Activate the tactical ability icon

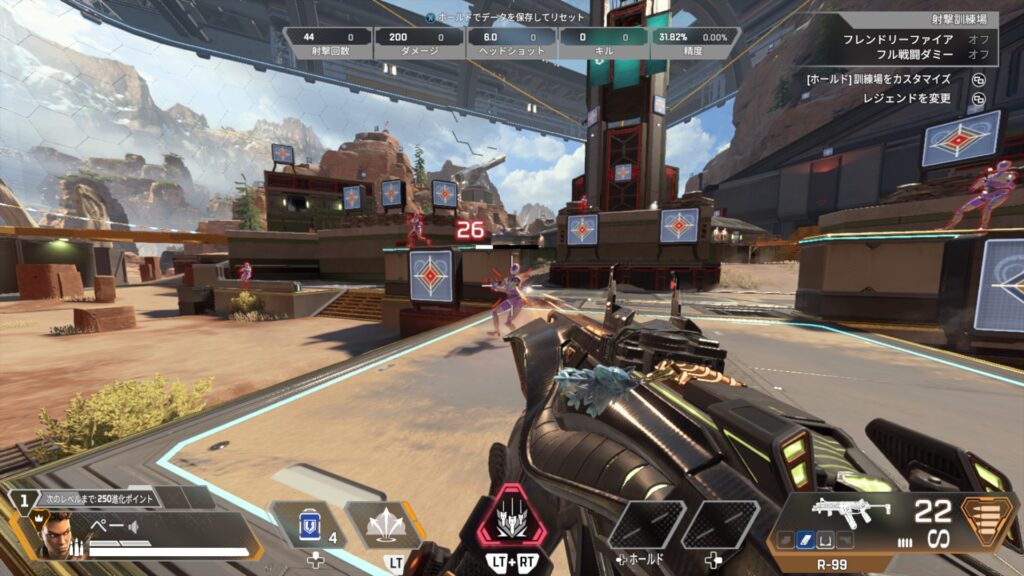click(x=384, y=525)
